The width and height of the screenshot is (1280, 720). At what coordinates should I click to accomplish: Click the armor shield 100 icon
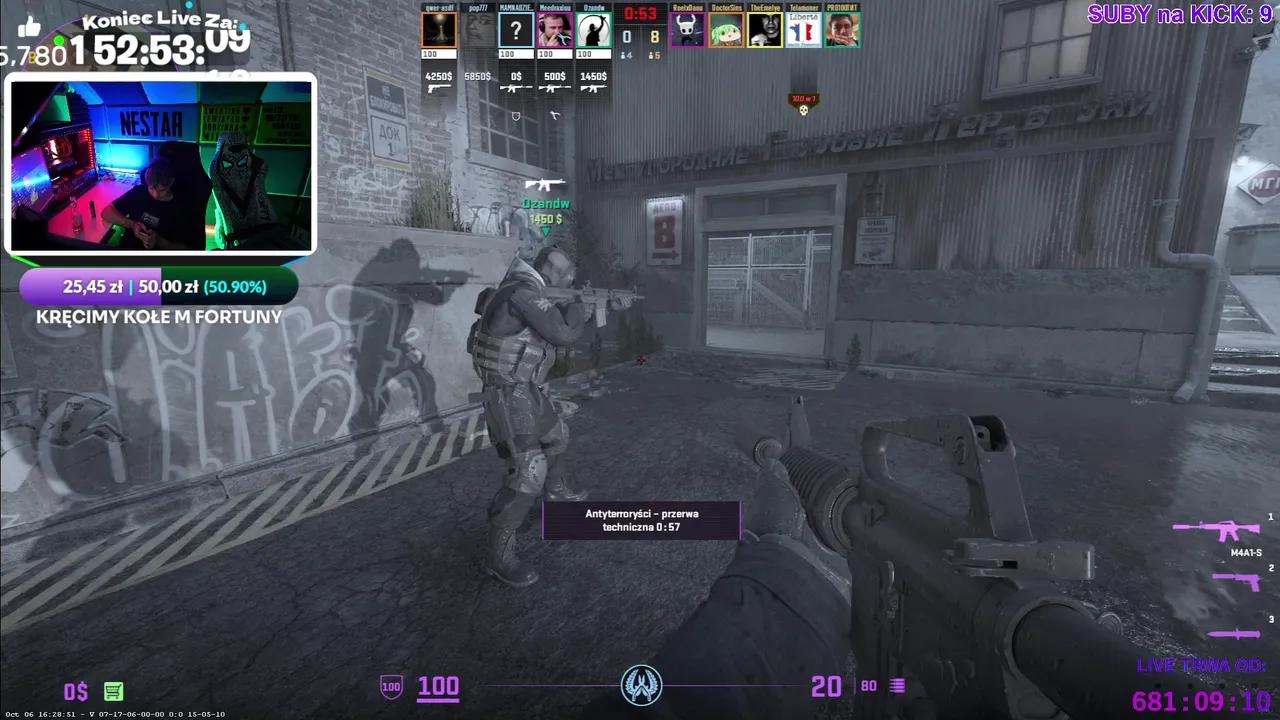pos(390,686)
